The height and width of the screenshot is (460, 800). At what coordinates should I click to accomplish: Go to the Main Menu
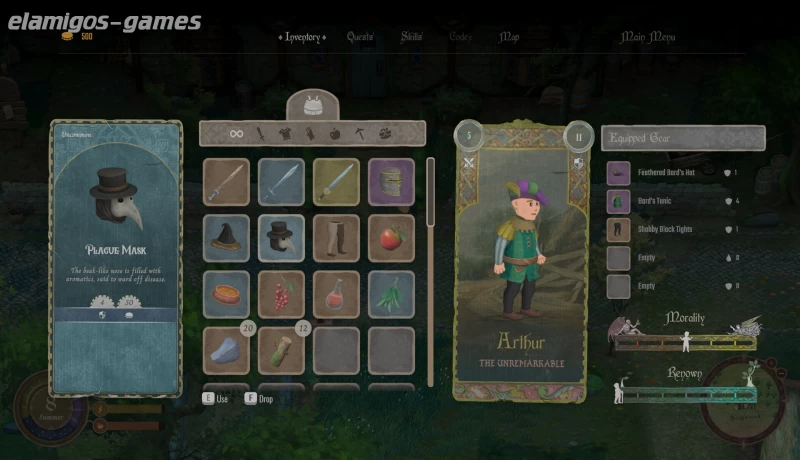coord(648,37)
